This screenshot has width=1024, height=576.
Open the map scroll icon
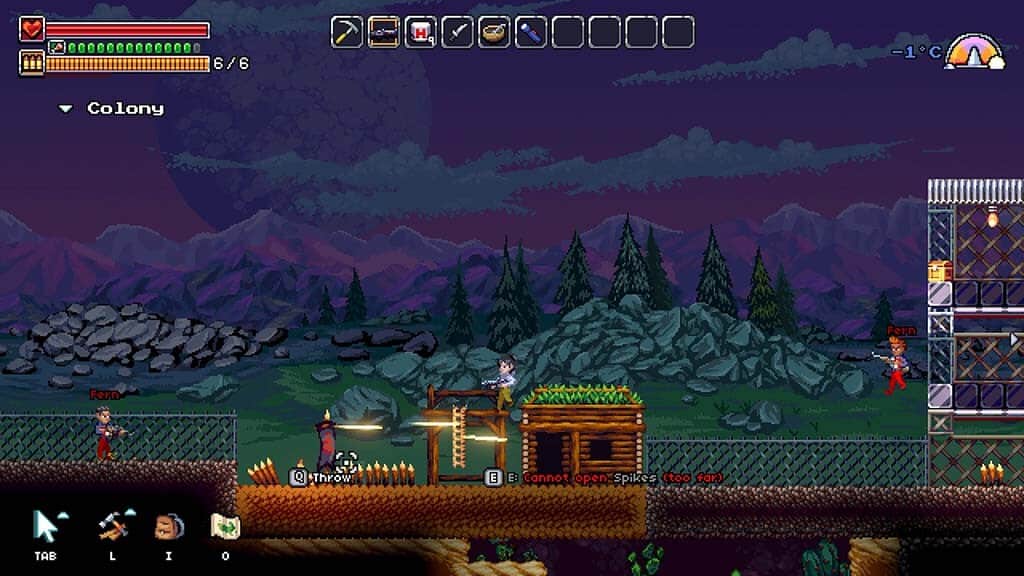click(x=224, y=525)
